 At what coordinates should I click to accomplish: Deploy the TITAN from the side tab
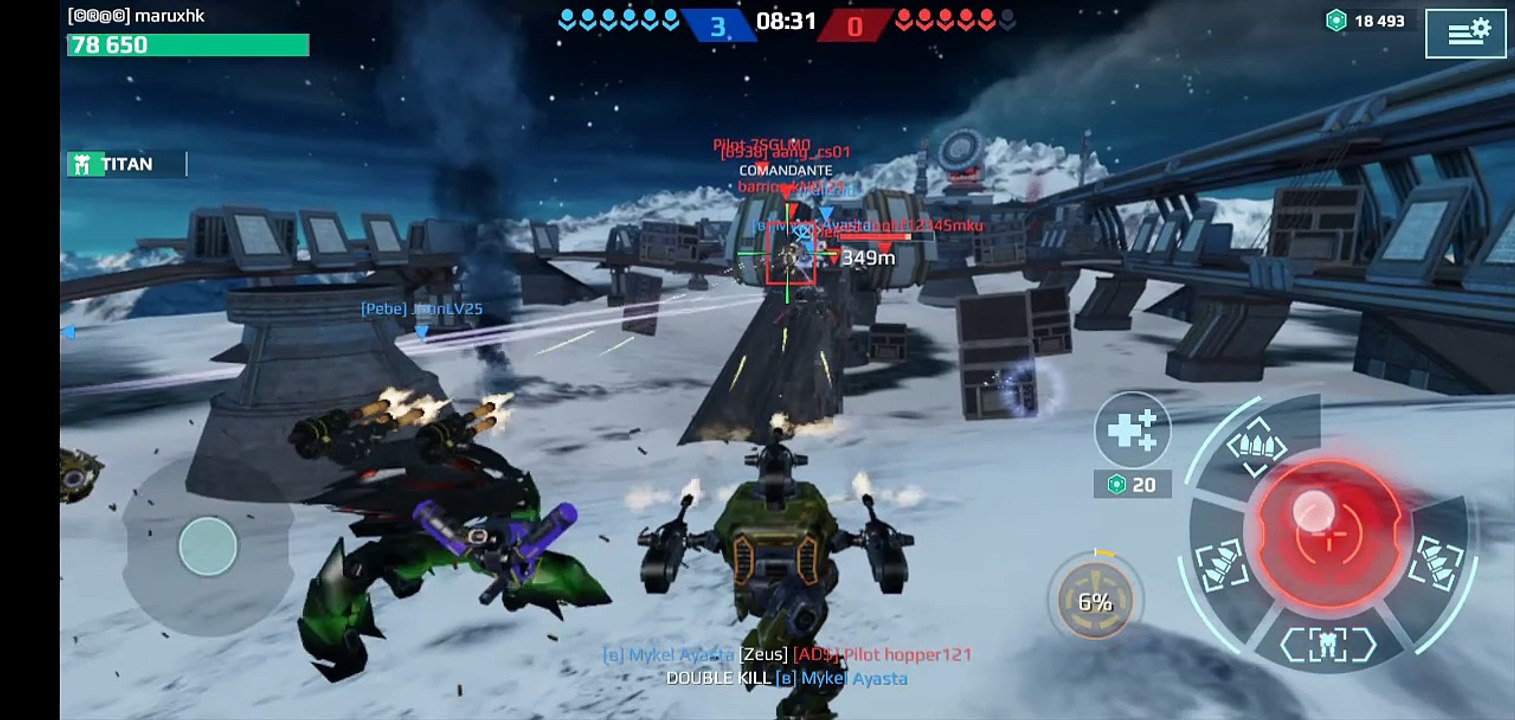[x=126, y=164]
